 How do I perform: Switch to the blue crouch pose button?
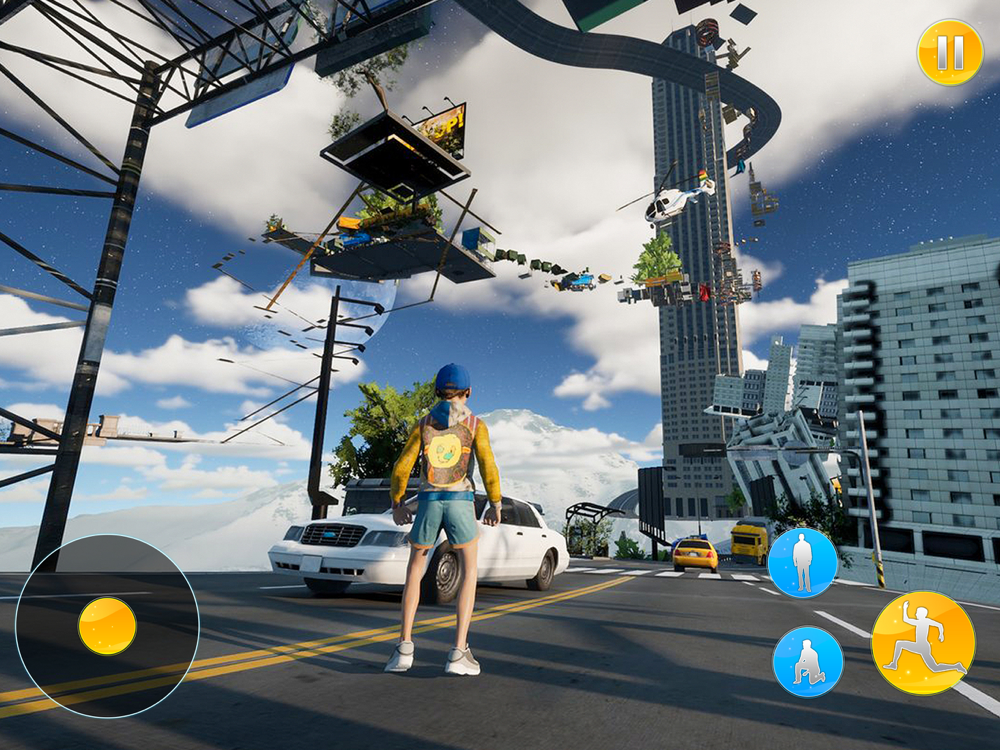coord(807,661)
